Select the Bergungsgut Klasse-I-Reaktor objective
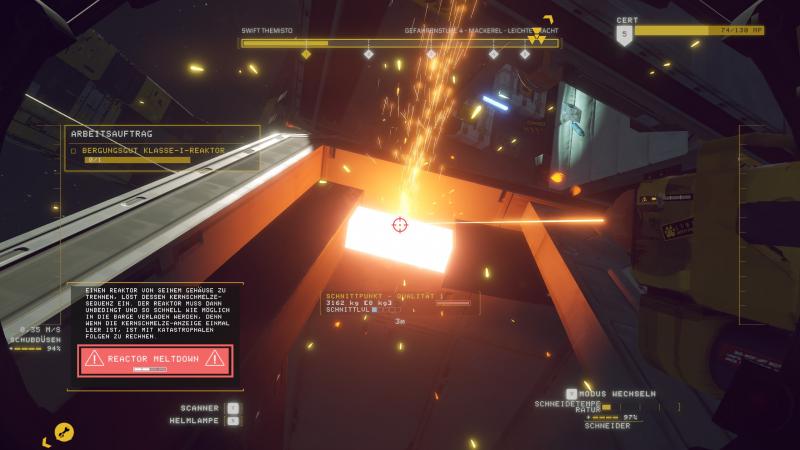Screen dimensions: 800x450 click(x=151, y=150)
